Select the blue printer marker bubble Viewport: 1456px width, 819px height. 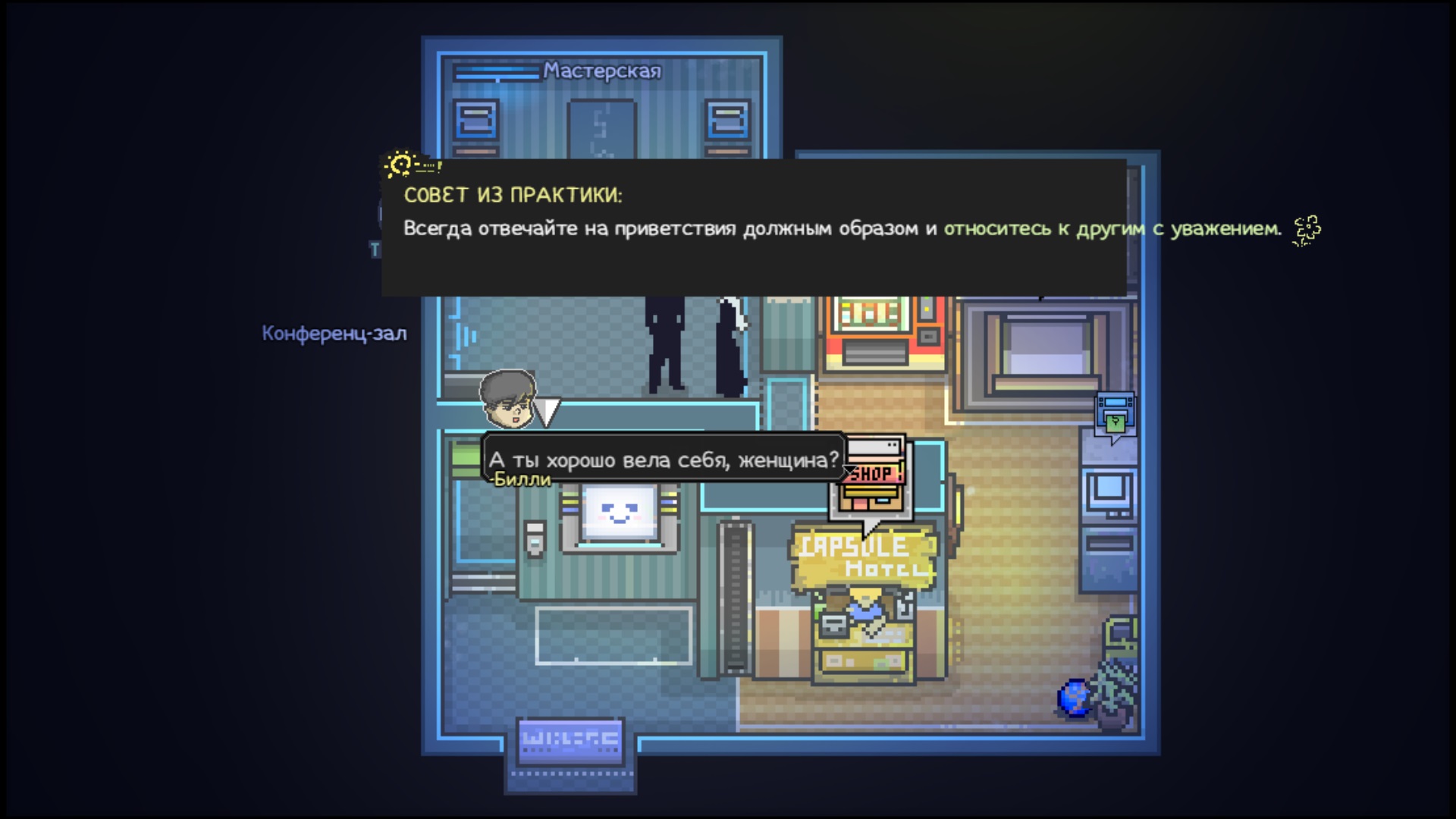[1116, 415]
